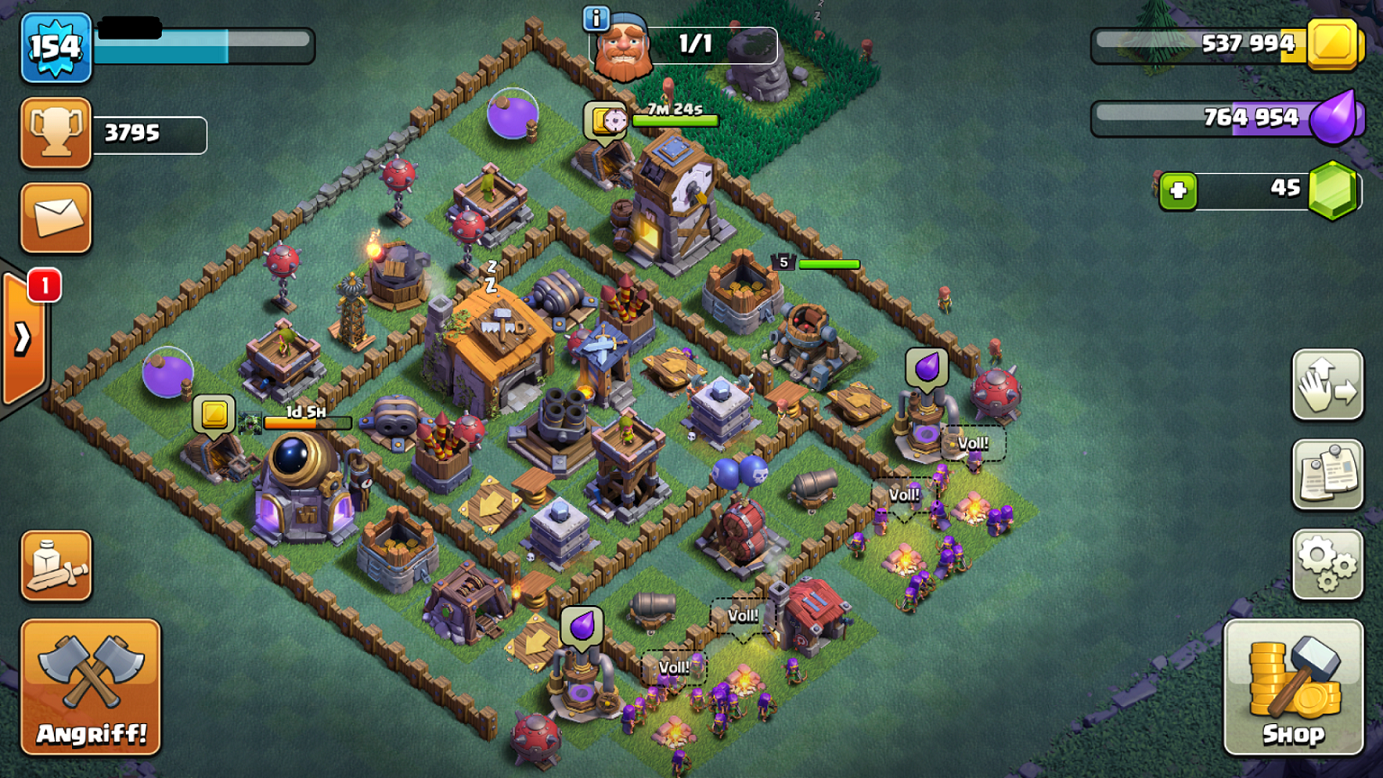Collect gold from the mine bubble beside the telescope
This screenshot has height=778, width=1383.
point(213,414)
